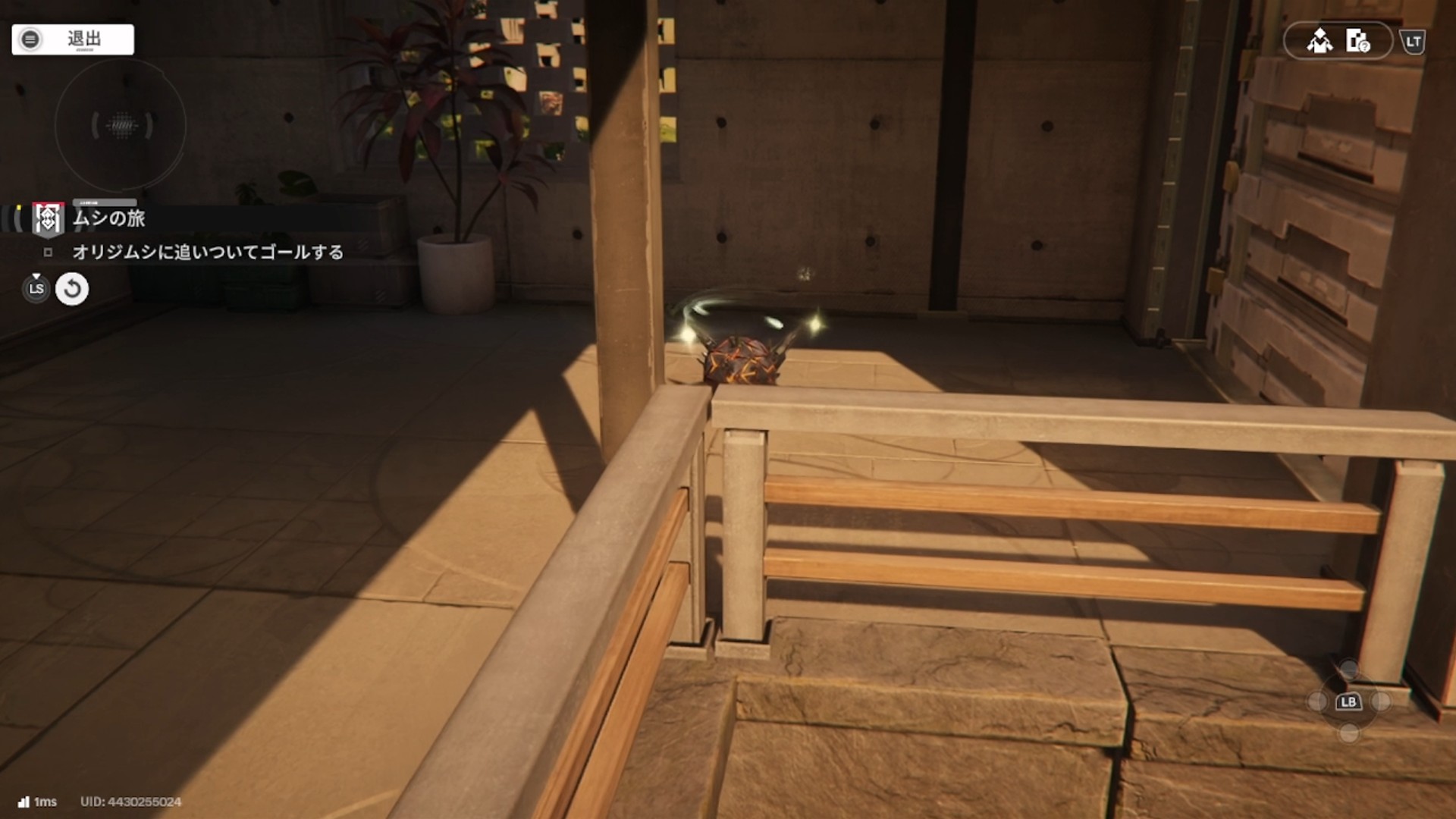Select the circular minimap
This screenshot has height=819, width=1456.
[x=121, y=125]
